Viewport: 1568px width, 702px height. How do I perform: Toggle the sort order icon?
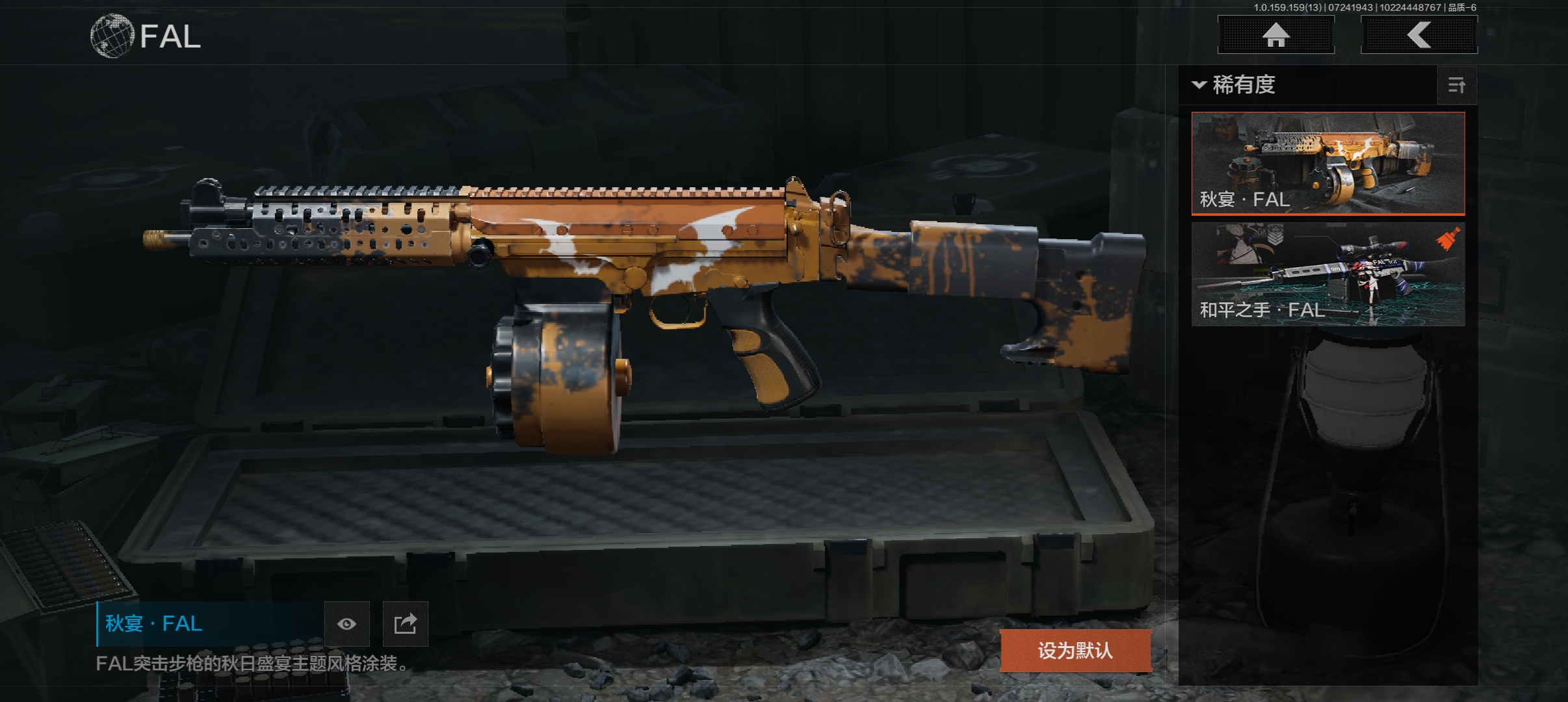point(1456,85)
